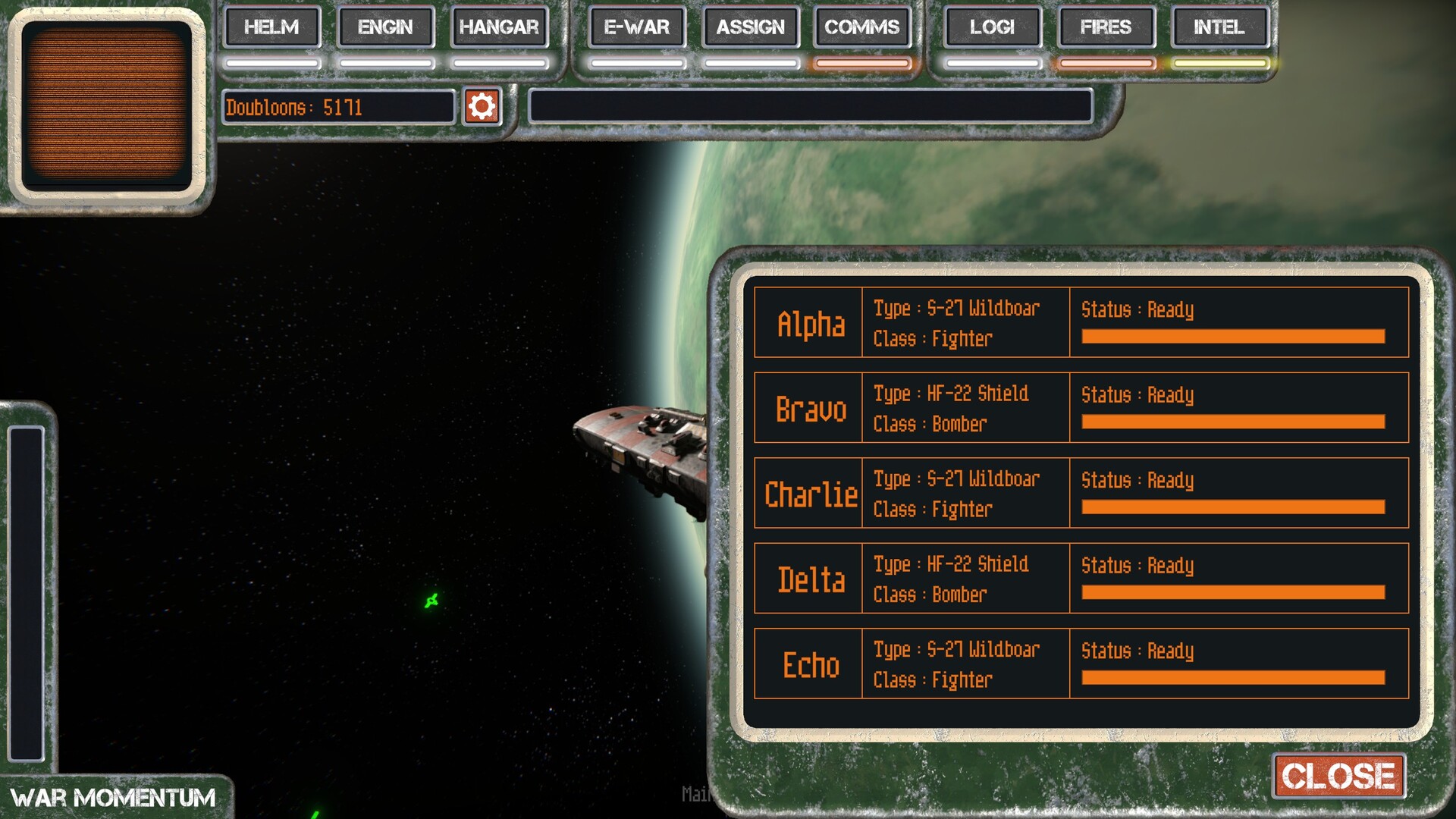Select the E-WAR station

(637, 27)
